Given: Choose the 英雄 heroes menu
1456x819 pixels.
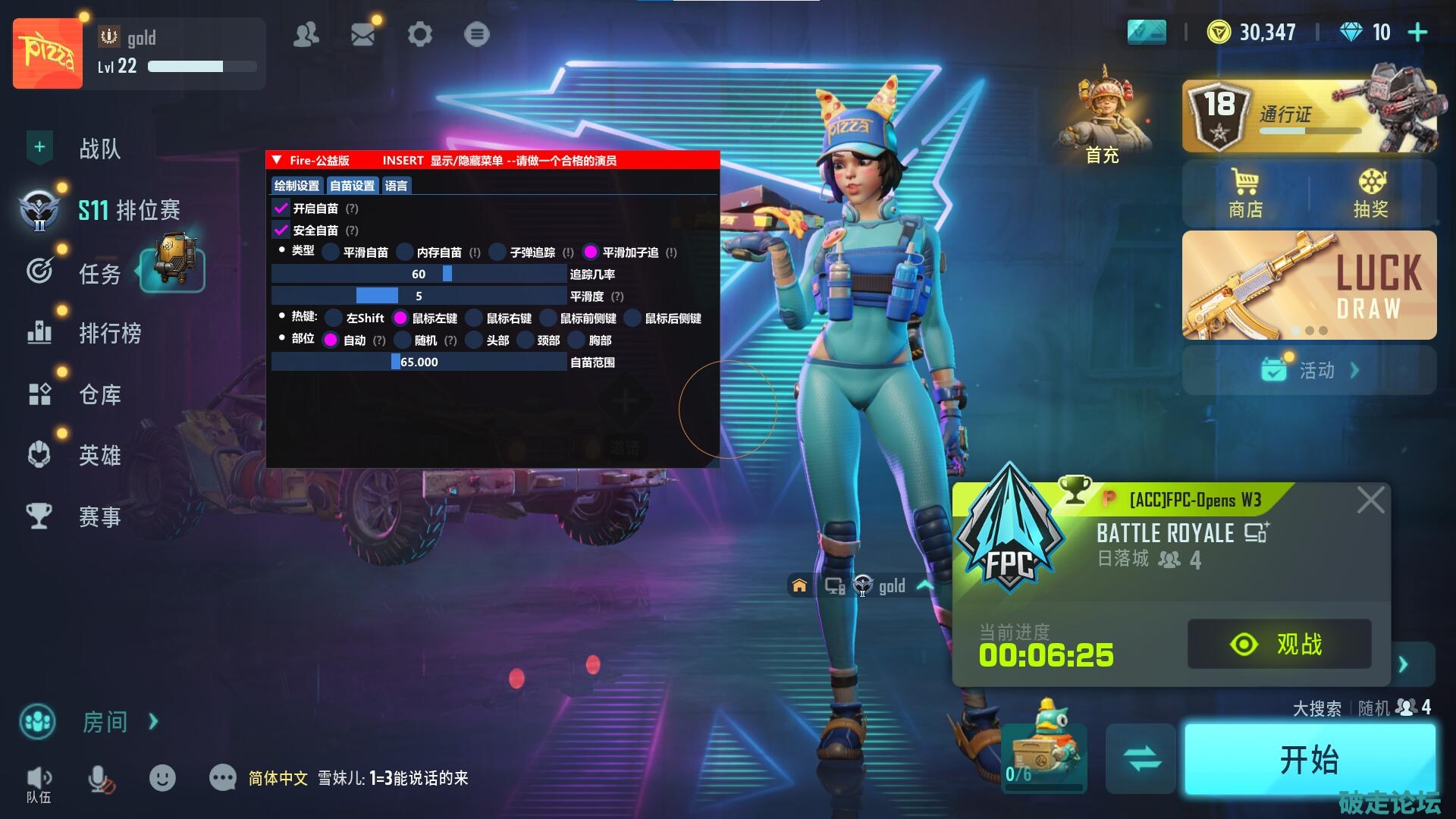Looking at the screenshot, I should tap(99, 455).
